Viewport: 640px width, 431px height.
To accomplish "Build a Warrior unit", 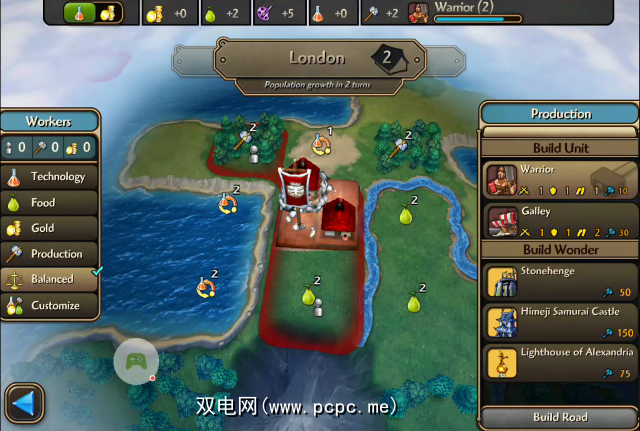I will click(560, 180).
